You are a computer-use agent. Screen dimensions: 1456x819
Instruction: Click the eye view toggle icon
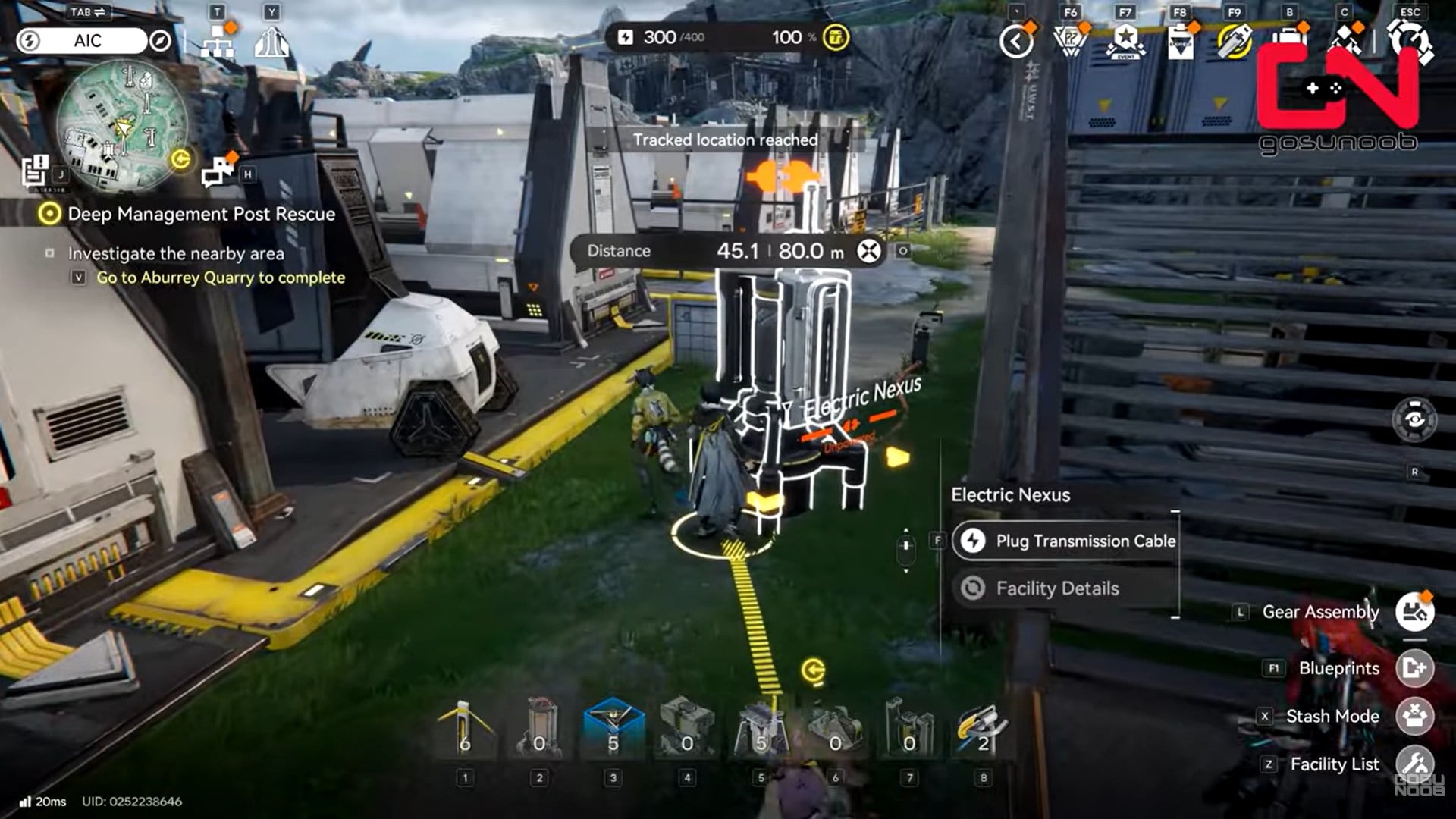pos(1414,419)
